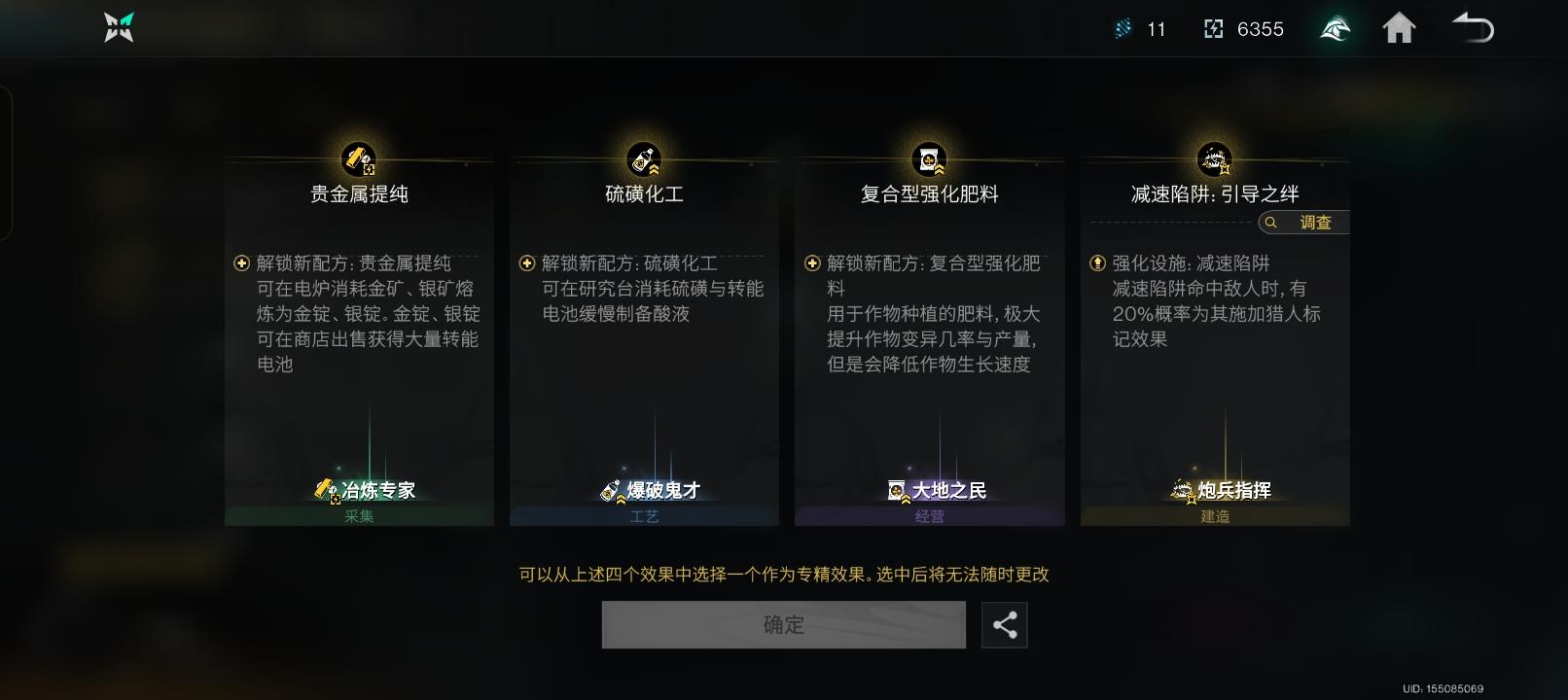Click the 爆破鬼才 badge icon
Viewport: 1568px width, 700px height.
611,490
